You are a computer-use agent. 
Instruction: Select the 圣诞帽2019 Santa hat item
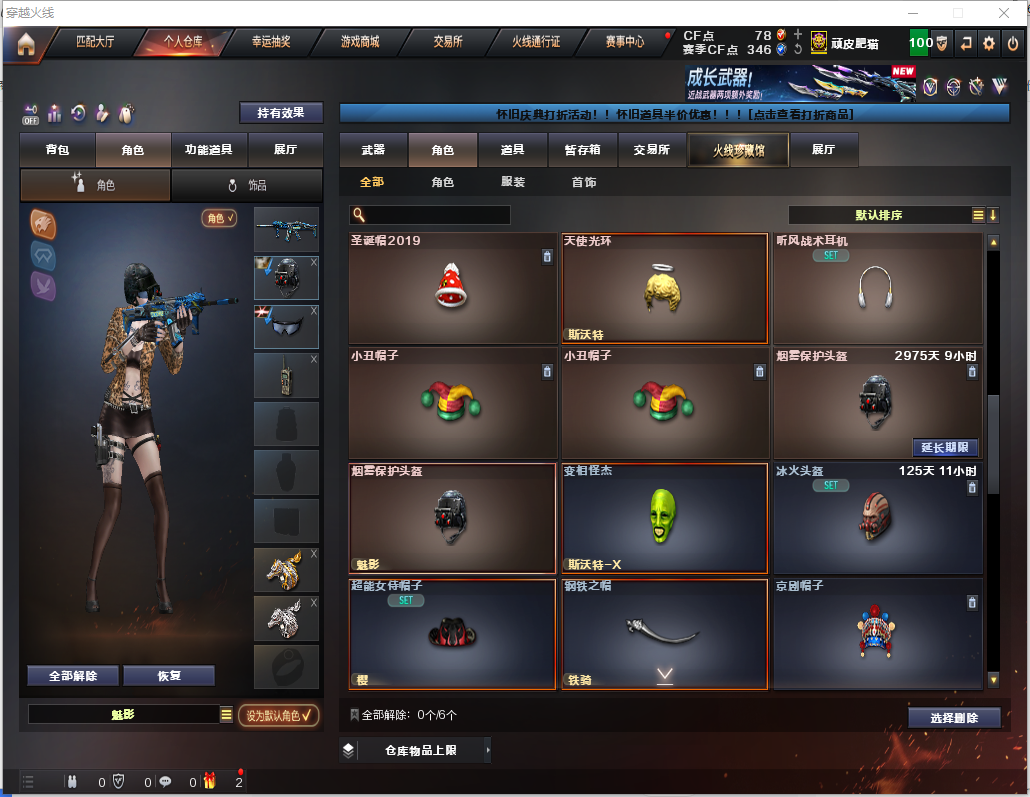[452, 289]
